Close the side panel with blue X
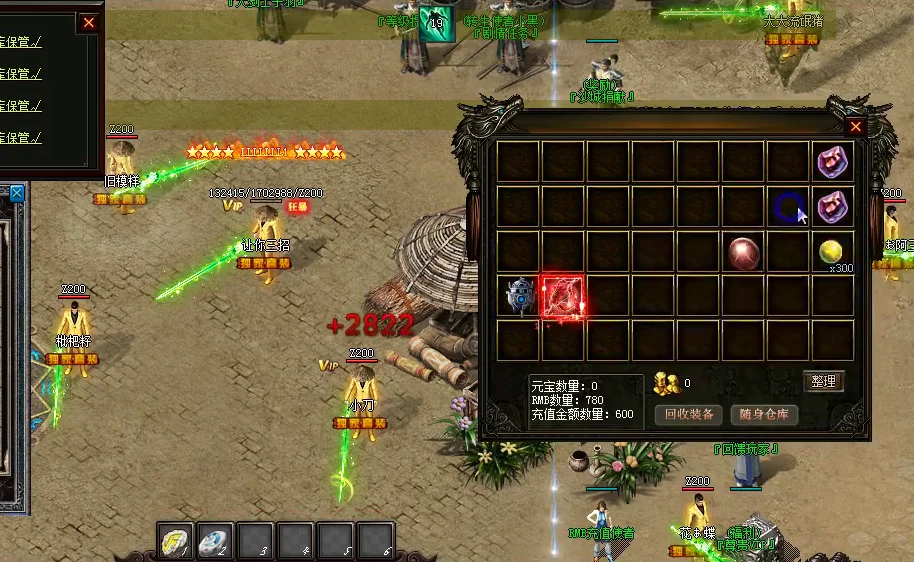914x562 pixels. click(15, 193)
